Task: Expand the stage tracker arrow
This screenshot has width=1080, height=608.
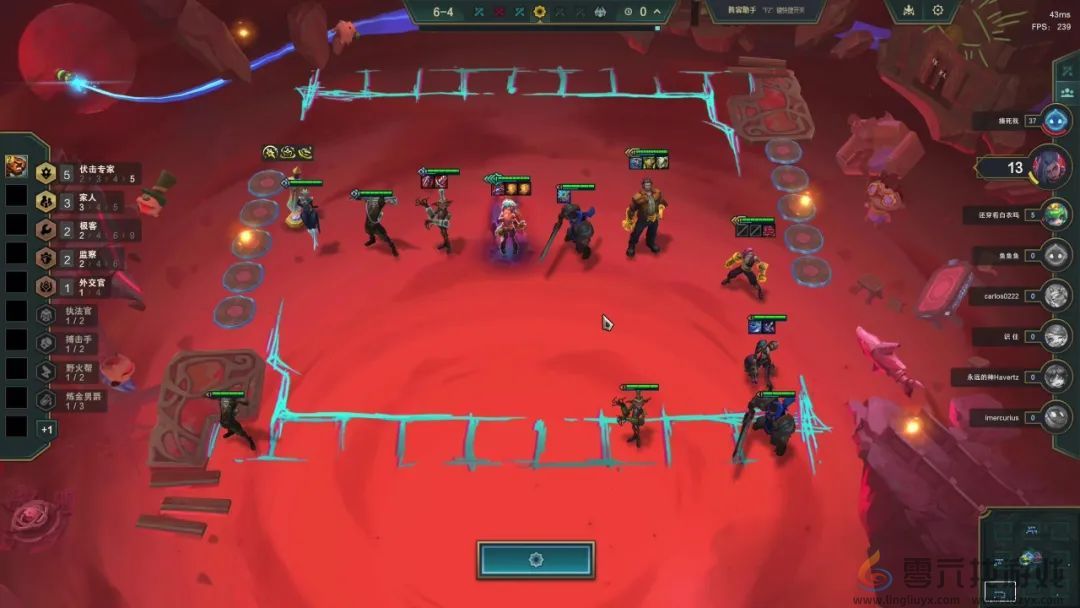Action: click(x=657, y=12)
